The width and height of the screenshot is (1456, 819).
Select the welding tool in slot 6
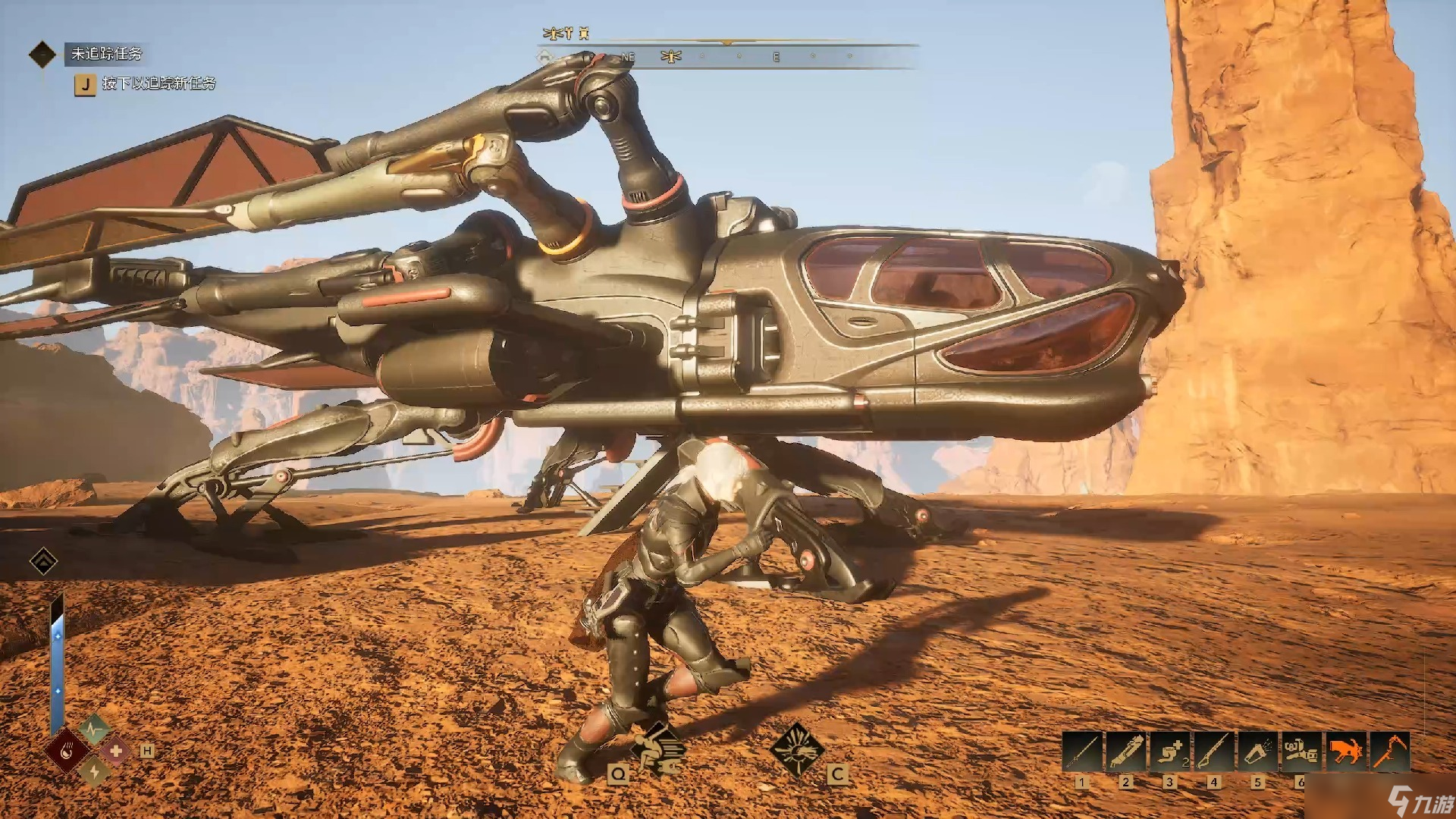coord(1301,752)
